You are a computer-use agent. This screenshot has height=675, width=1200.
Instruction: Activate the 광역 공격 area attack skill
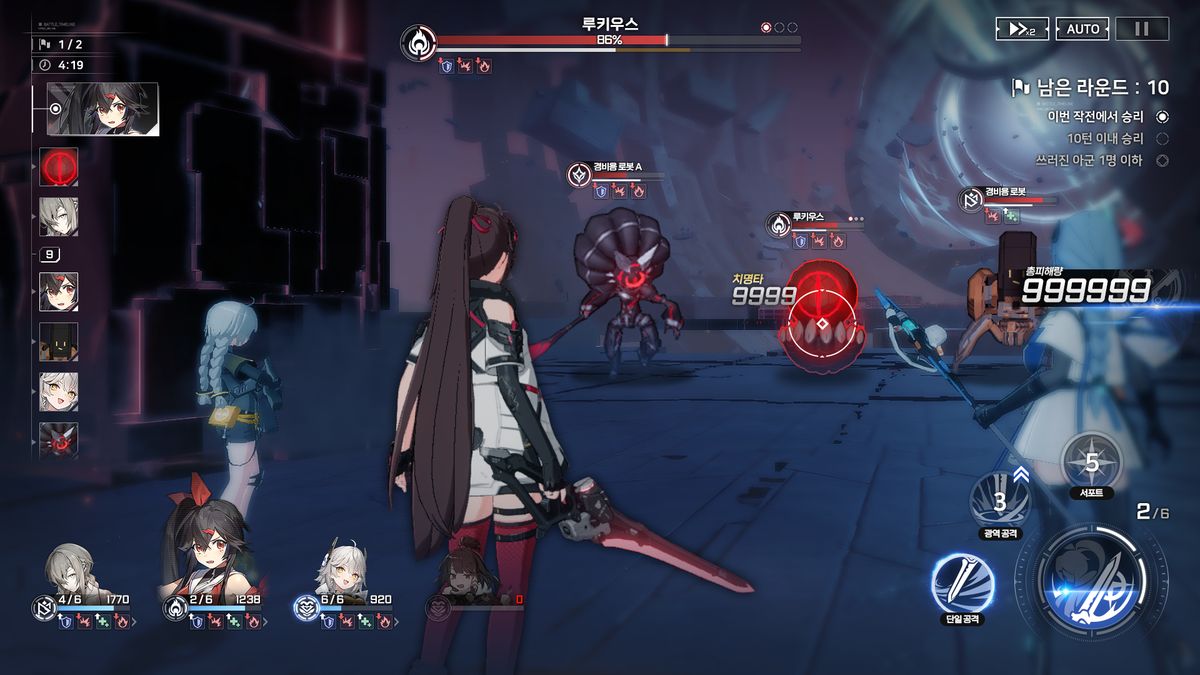[x=999, y=500]
